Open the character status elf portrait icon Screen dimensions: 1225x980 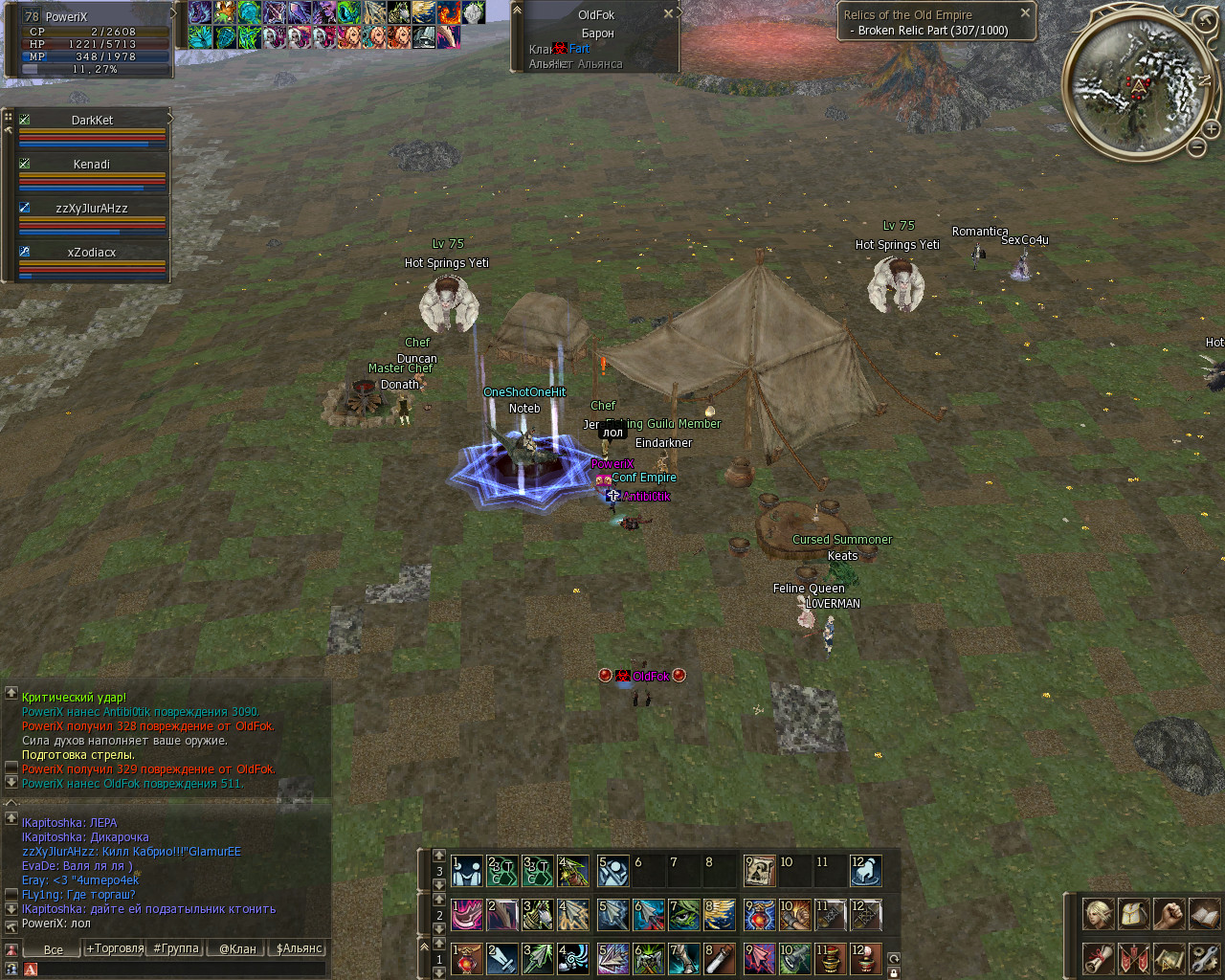coord(1098,914)
